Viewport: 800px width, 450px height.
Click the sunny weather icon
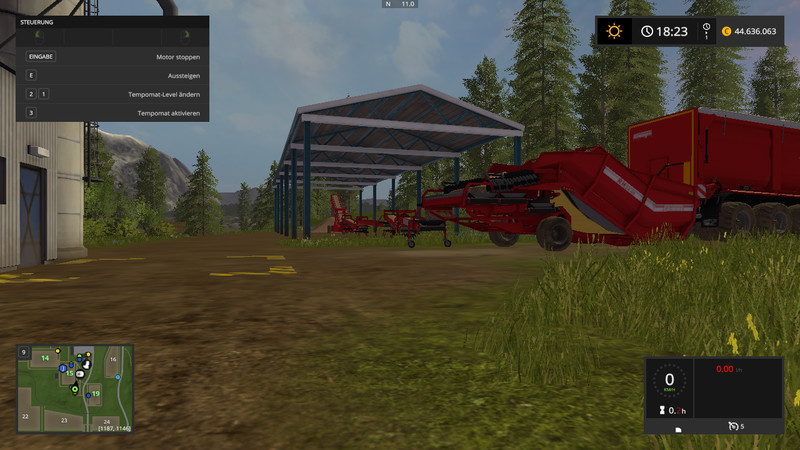[613, 31]
